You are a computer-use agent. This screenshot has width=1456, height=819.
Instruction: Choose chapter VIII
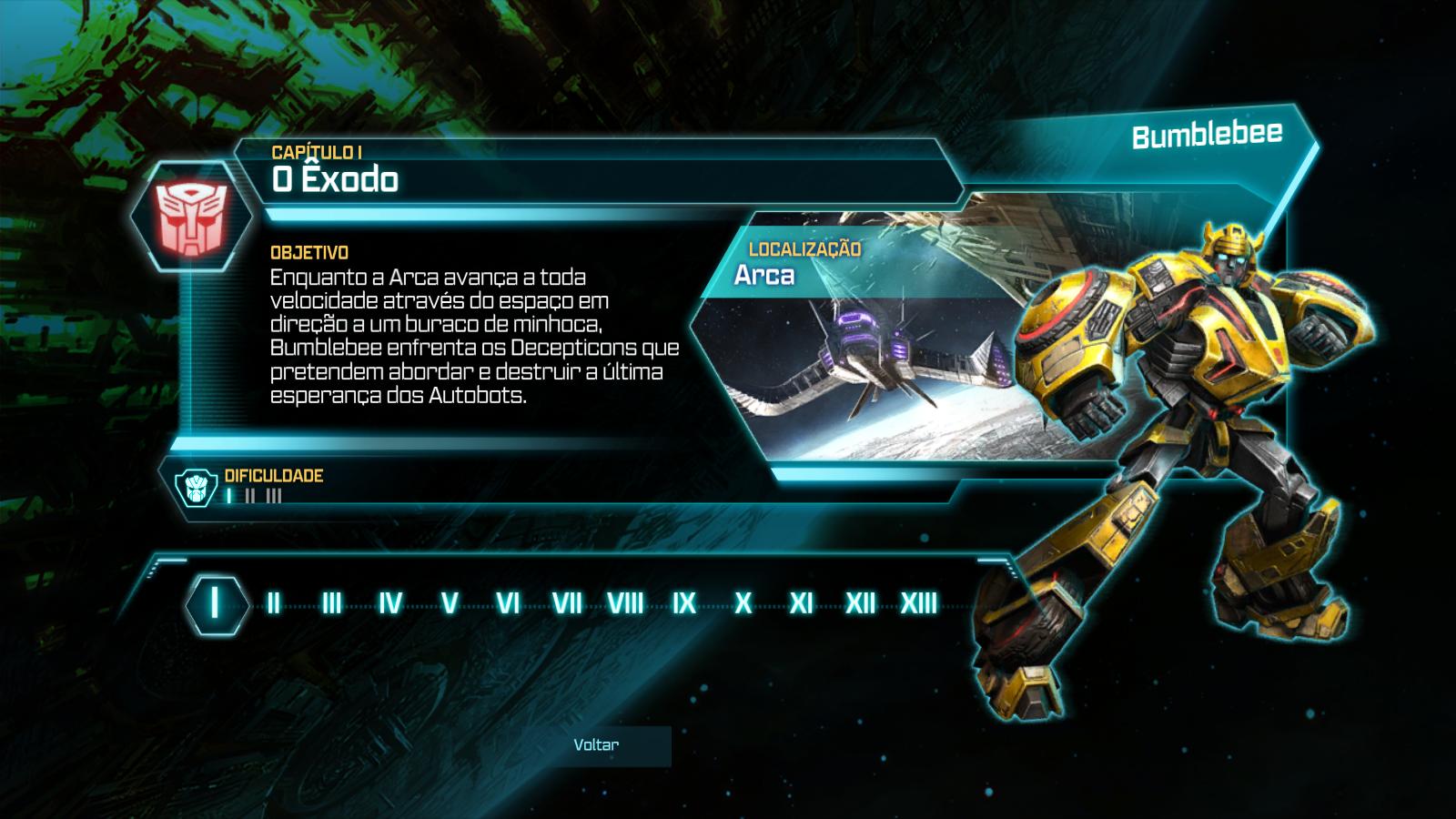(625, 602)
